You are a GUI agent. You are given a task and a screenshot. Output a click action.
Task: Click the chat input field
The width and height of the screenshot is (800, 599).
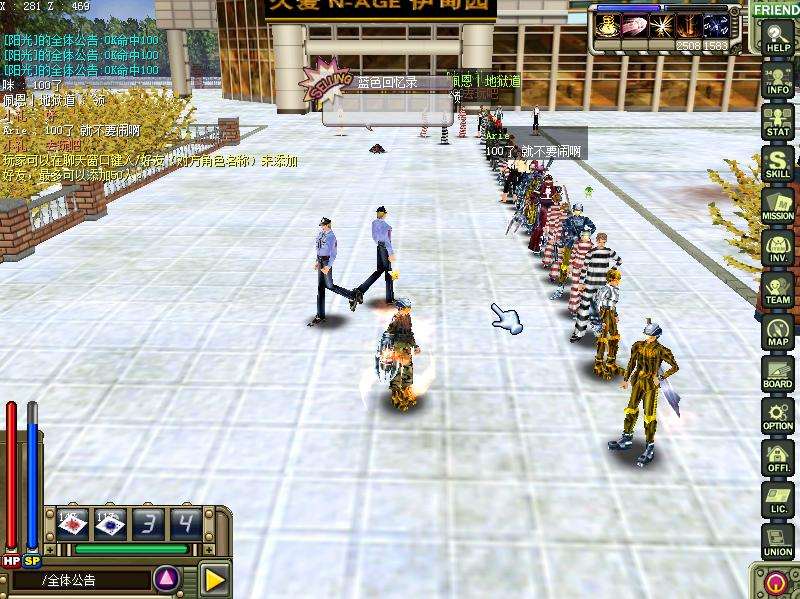point(90,579)
